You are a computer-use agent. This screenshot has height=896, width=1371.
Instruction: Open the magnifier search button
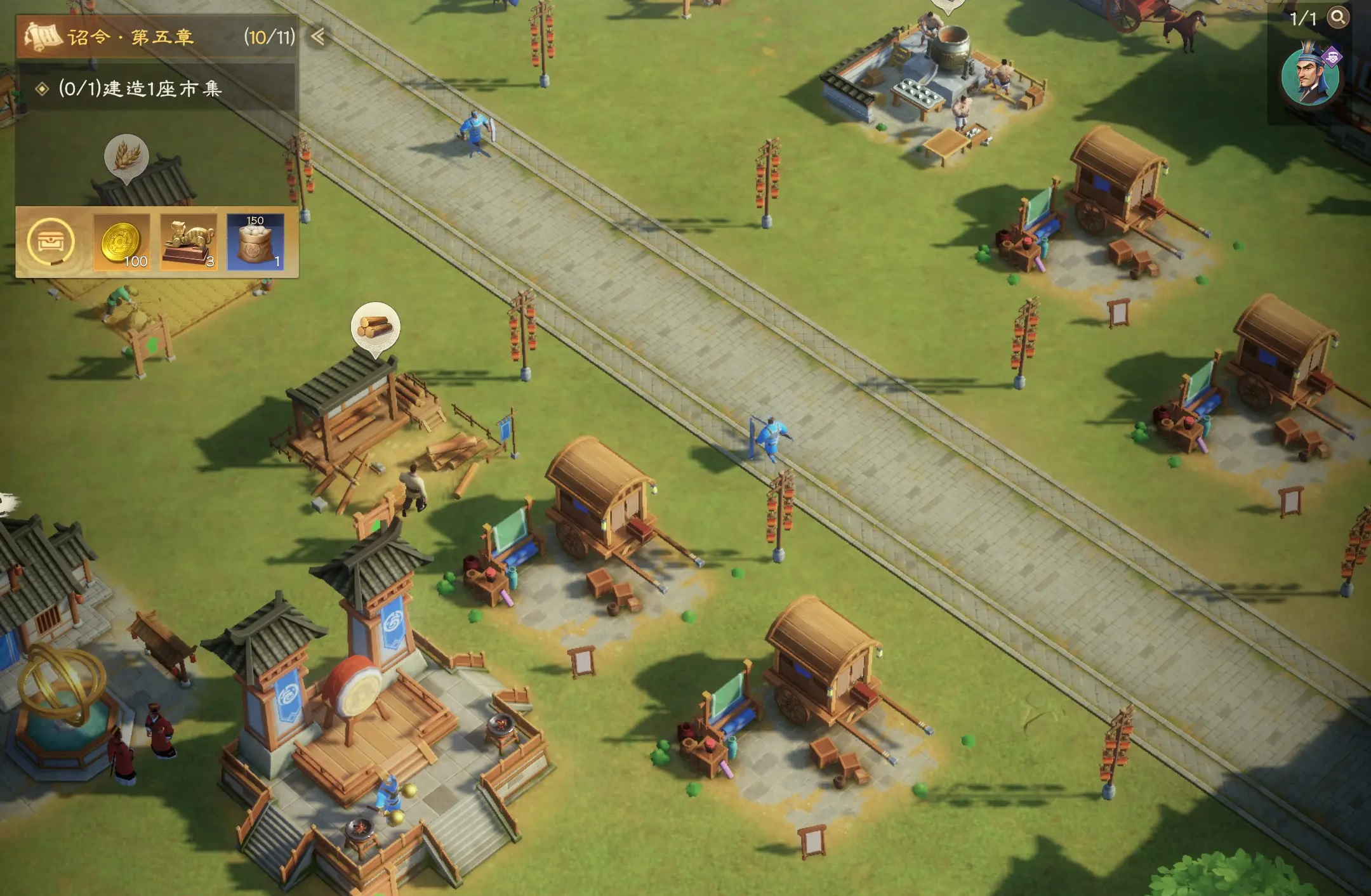tap(1337, 18)
